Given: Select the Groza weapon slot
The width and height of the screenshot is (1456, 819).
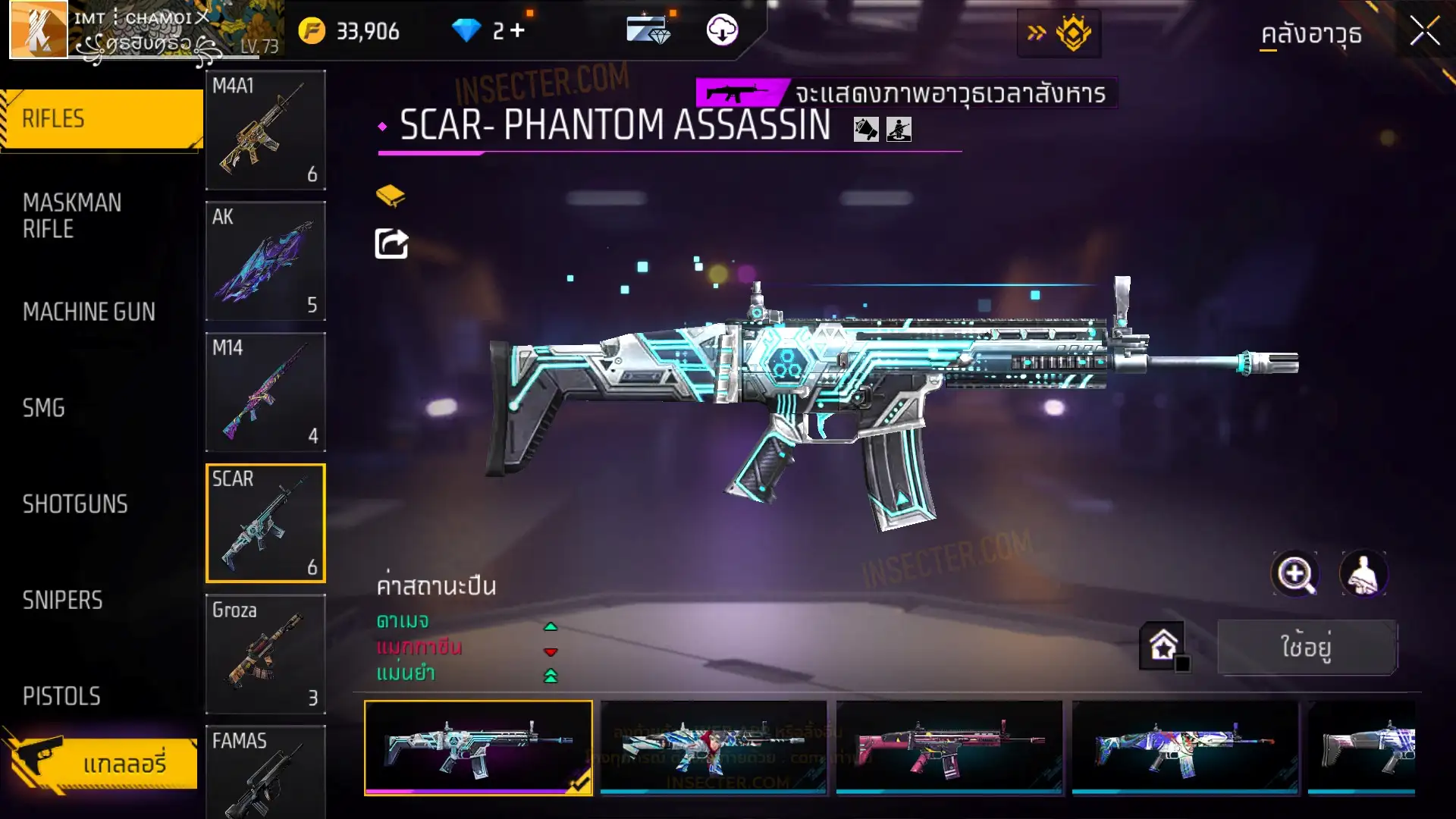Looking at the screenshot, I should click(265, 654).
